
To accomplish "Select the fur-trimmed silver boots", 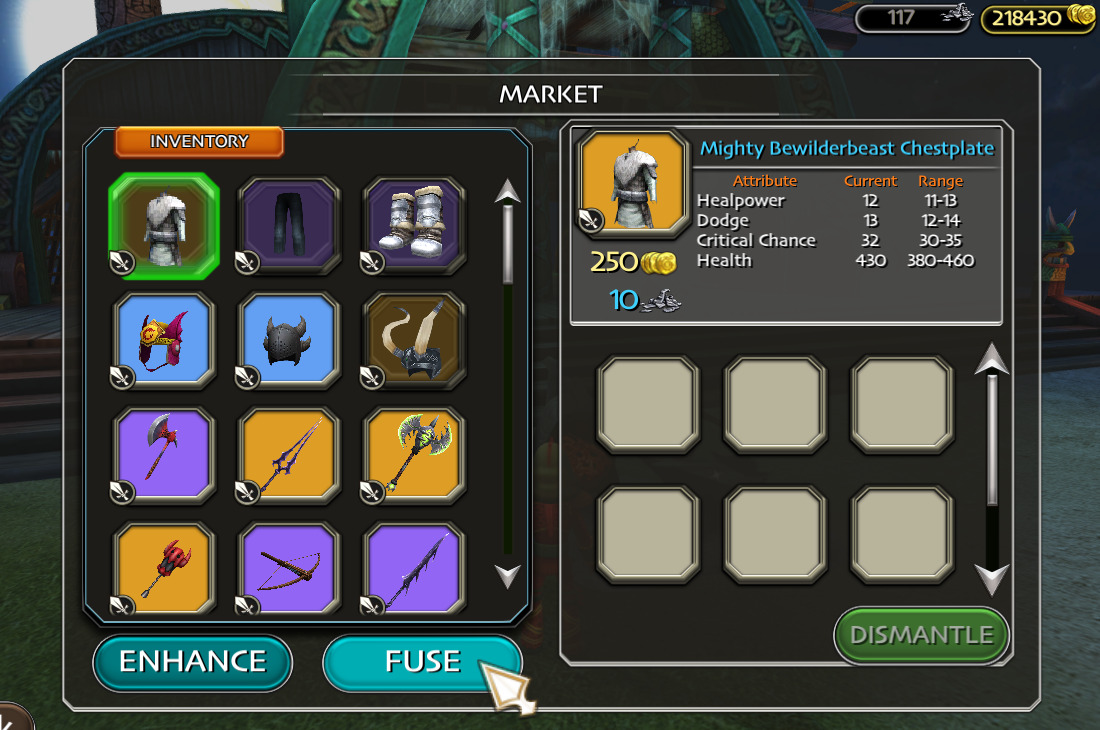I will [414, 225].
